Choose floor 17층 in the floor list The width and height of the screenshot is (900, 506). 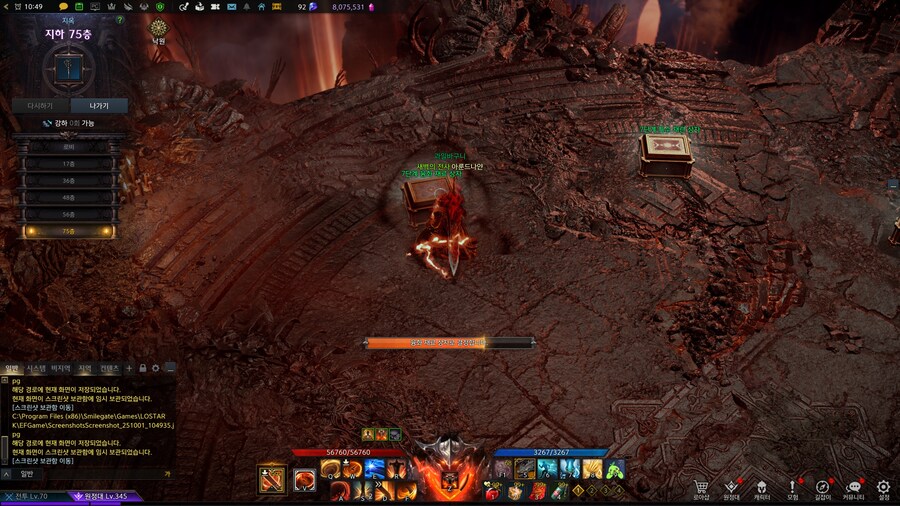point(69,163)
